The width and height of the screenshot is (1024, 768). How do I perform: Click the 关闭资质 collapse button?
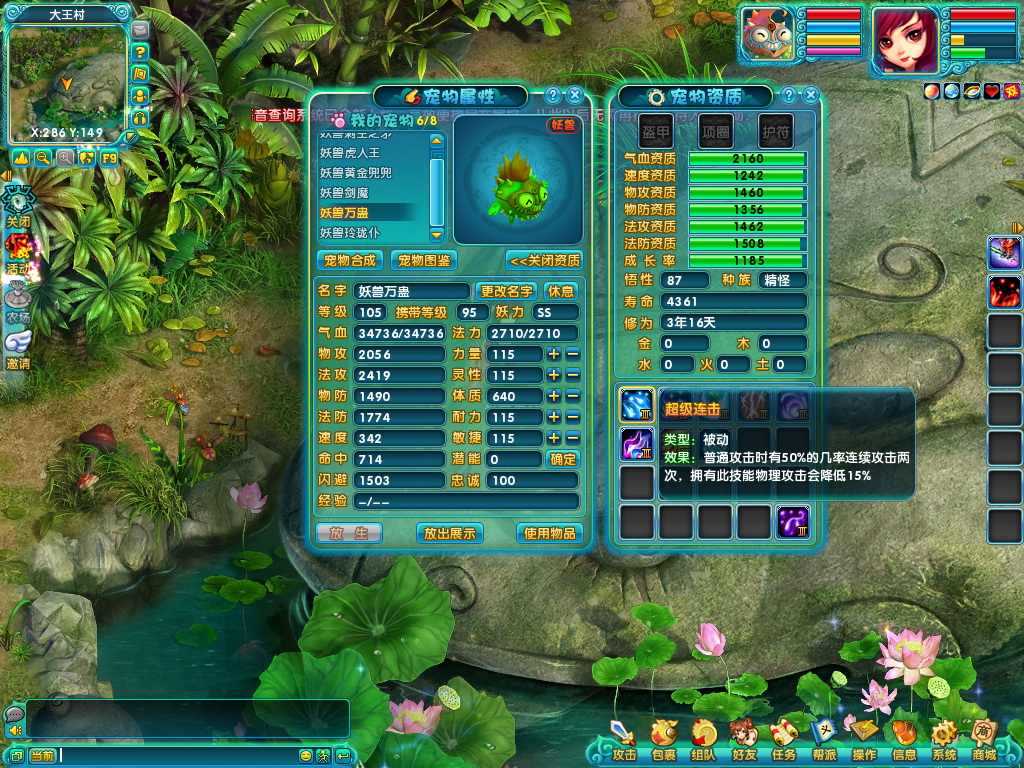(x=544, y=260)
